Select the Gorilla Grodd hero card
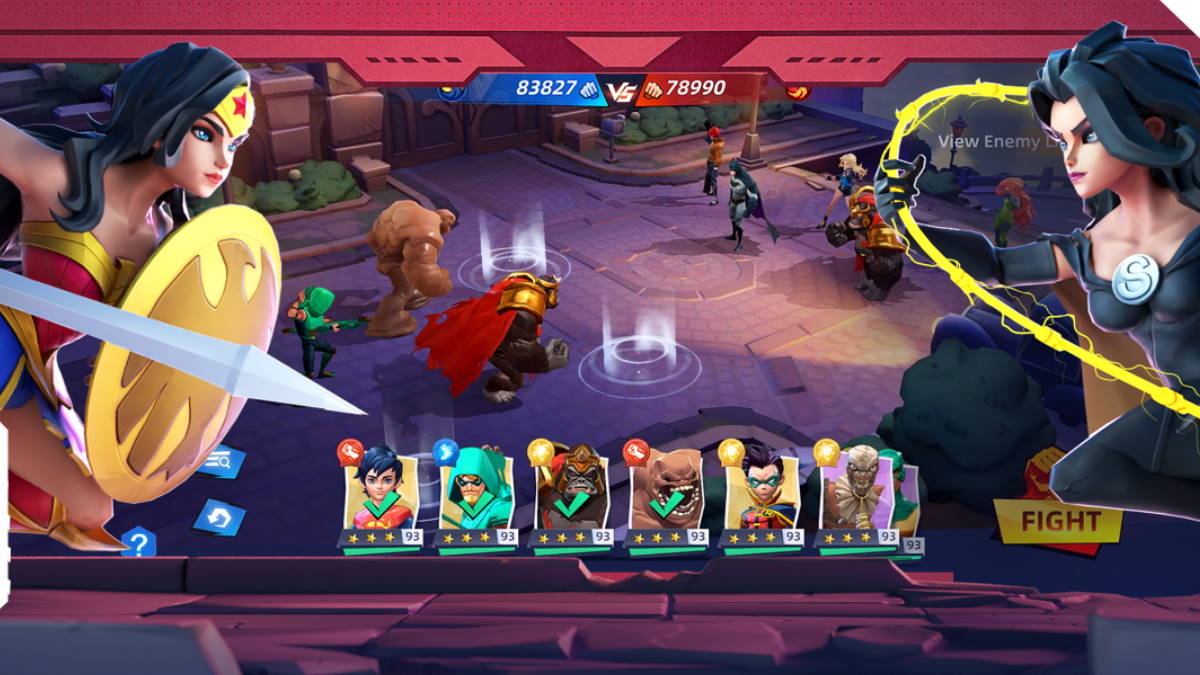 pyautogui.click(x=570, y=494)
